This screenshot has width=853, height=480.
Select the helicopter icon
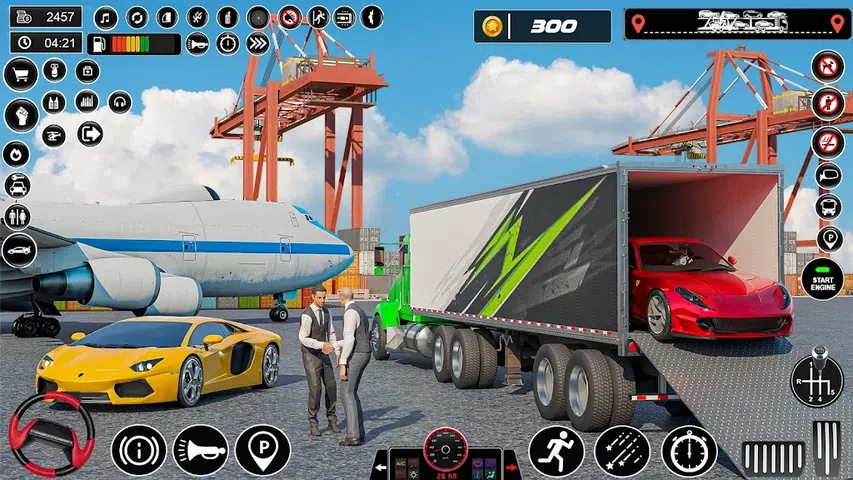54,134
